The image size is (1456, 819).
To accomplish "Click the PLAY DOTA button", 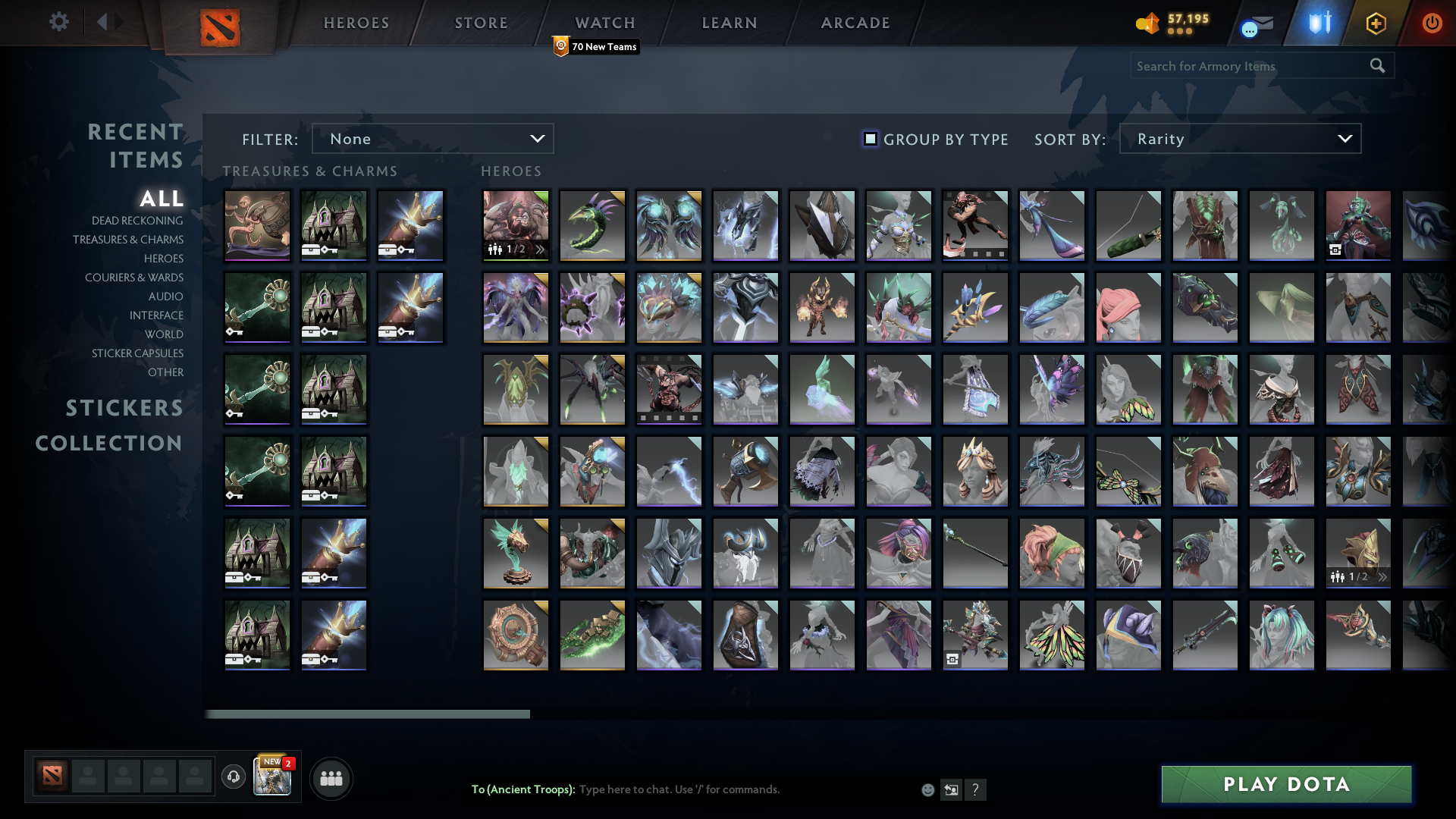I will click(x=1287, y=785).
